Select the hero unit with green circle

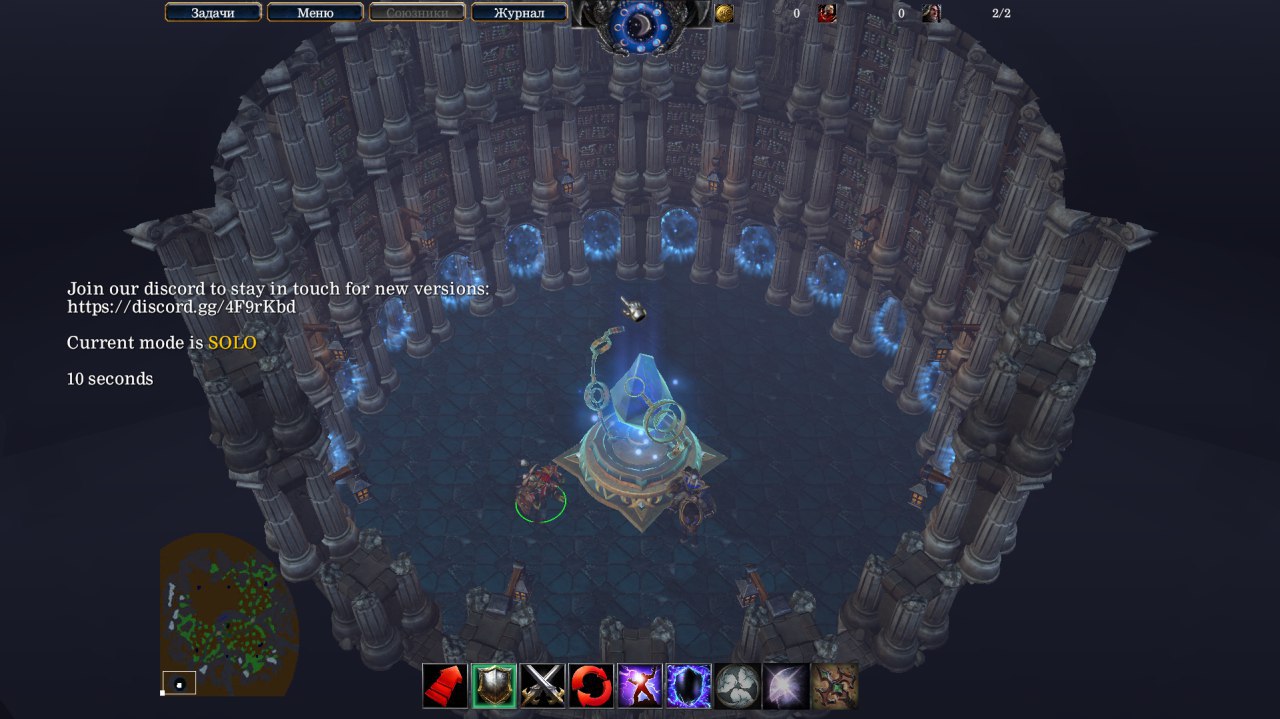(x=539, y=490)
